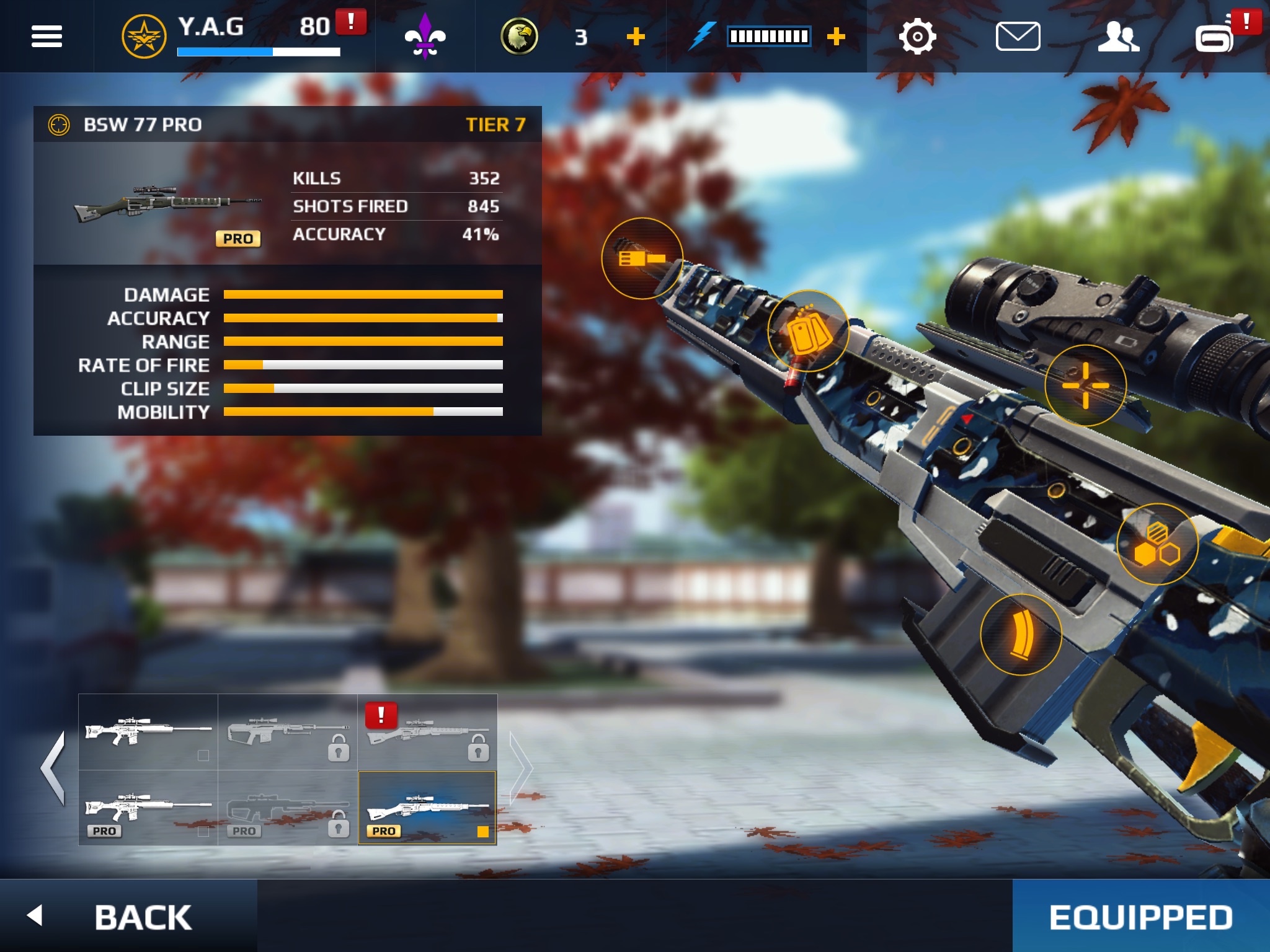Open the mail inbox envelope
Image resolution: width=1270 pixels, height=952 pixels.
[1018, 37]
